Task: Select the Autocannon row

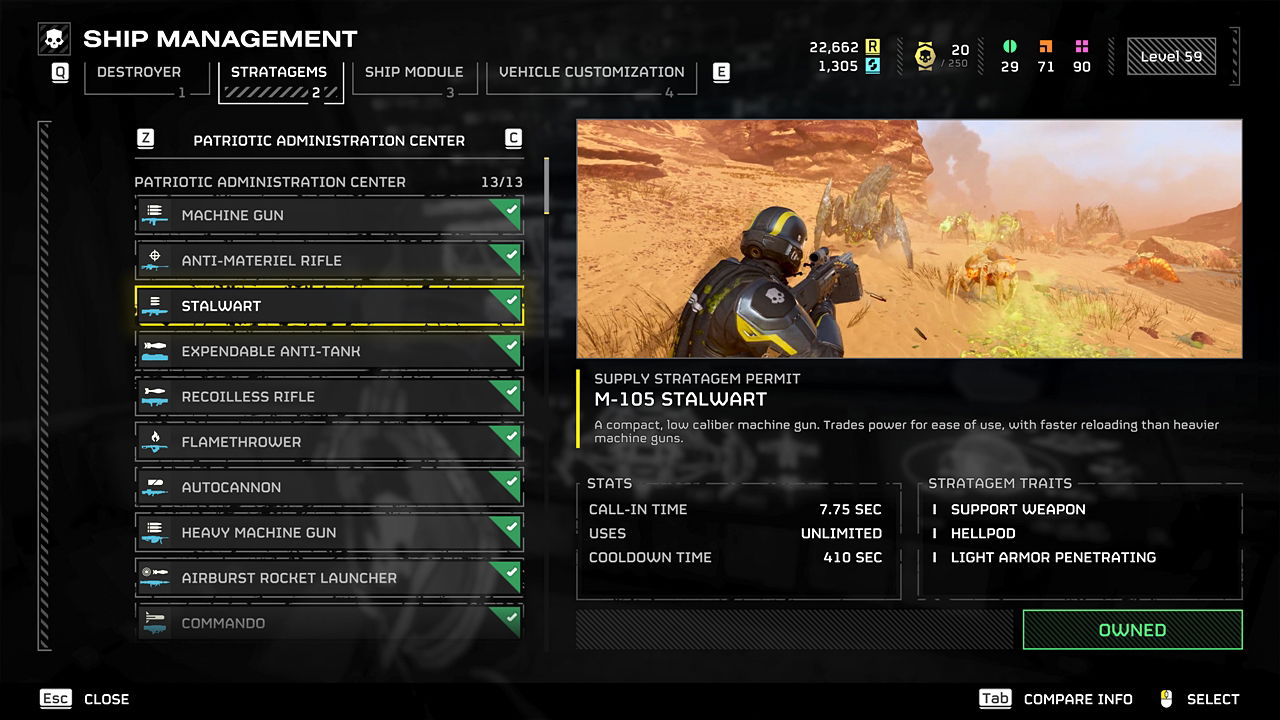Action: 328,487
